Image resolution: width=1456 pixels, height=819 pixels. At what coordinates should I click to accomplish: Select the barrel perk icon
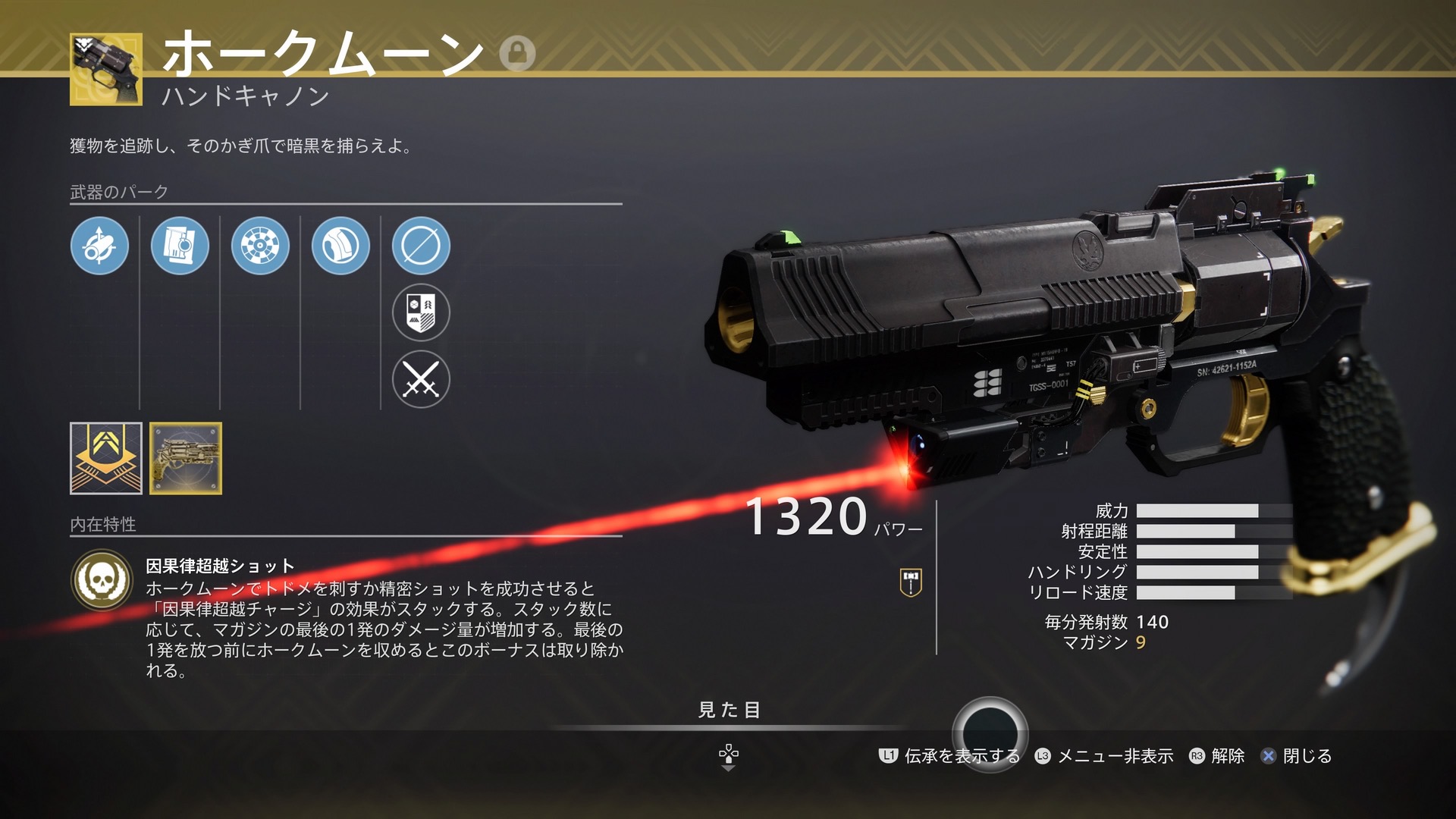click(x=99, y=246)
